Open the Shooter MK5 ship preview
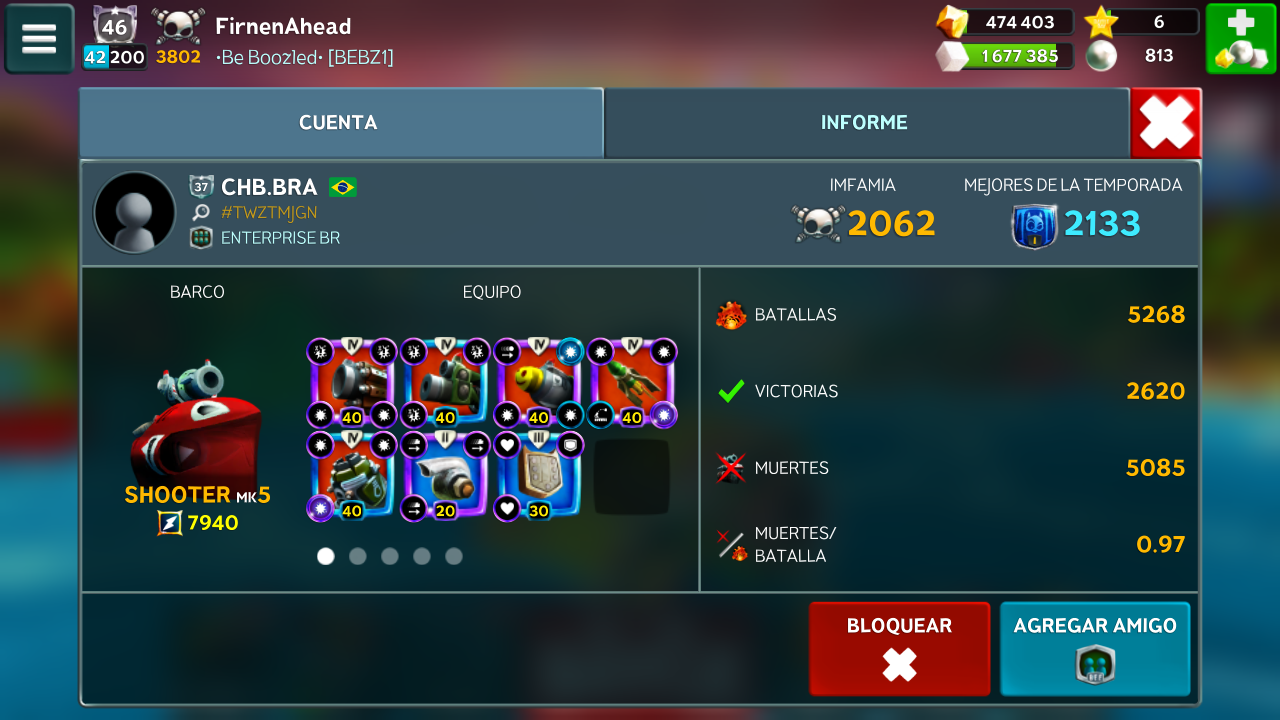This screenshot has width=1280, height=720. pyautogui.click(x=196, y=425)
